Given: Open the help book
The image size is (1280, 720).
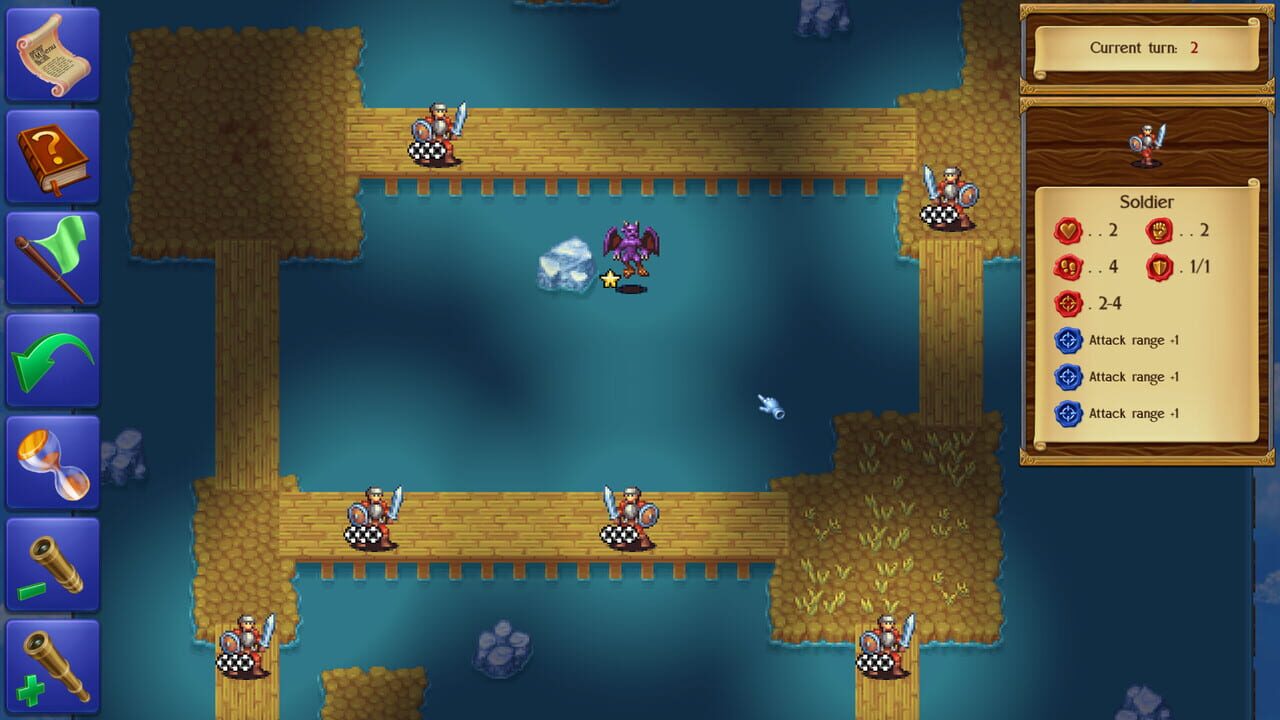Looking at the screenshot, I should click(52, 155).
